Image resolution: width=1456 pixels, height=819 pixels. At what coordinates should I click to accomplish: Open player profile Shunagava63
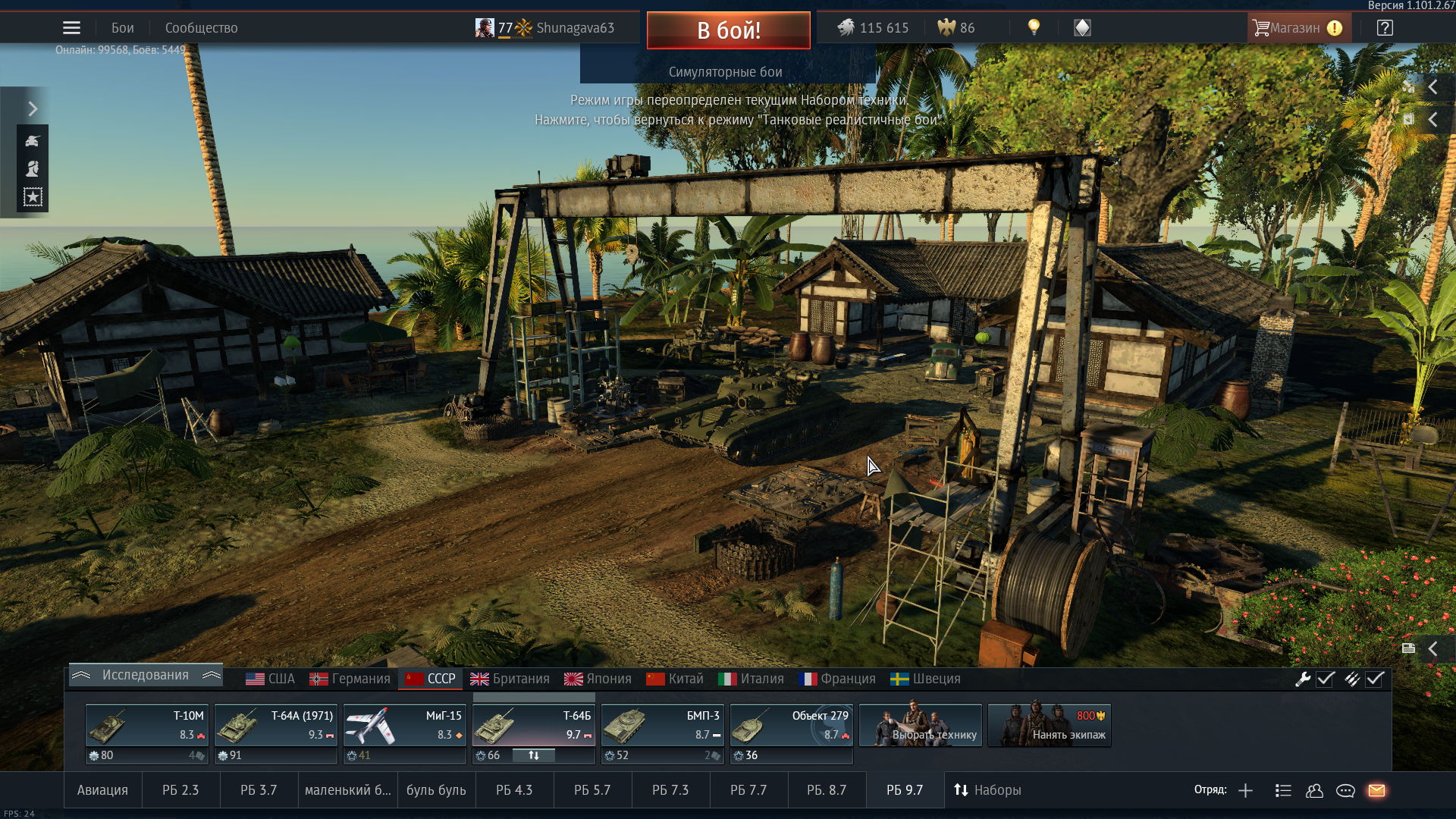pos(575,28)
